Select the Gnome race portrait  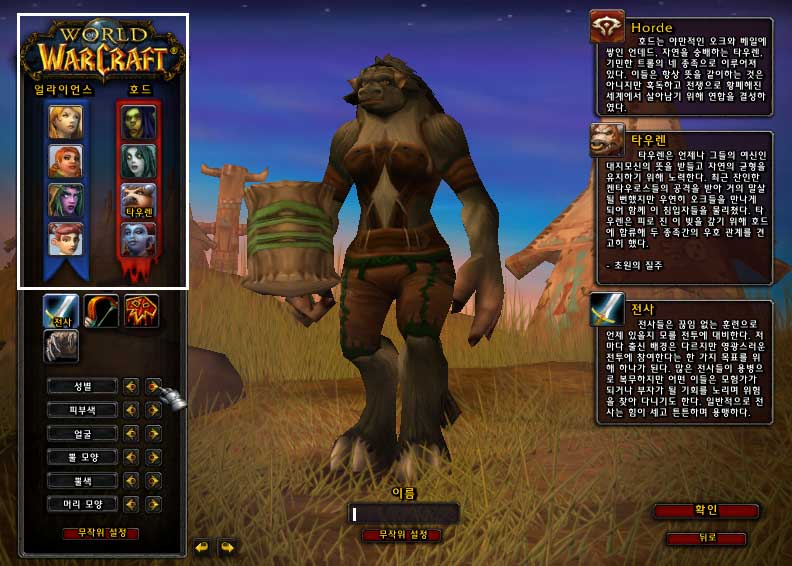click(x=66, y=239)
